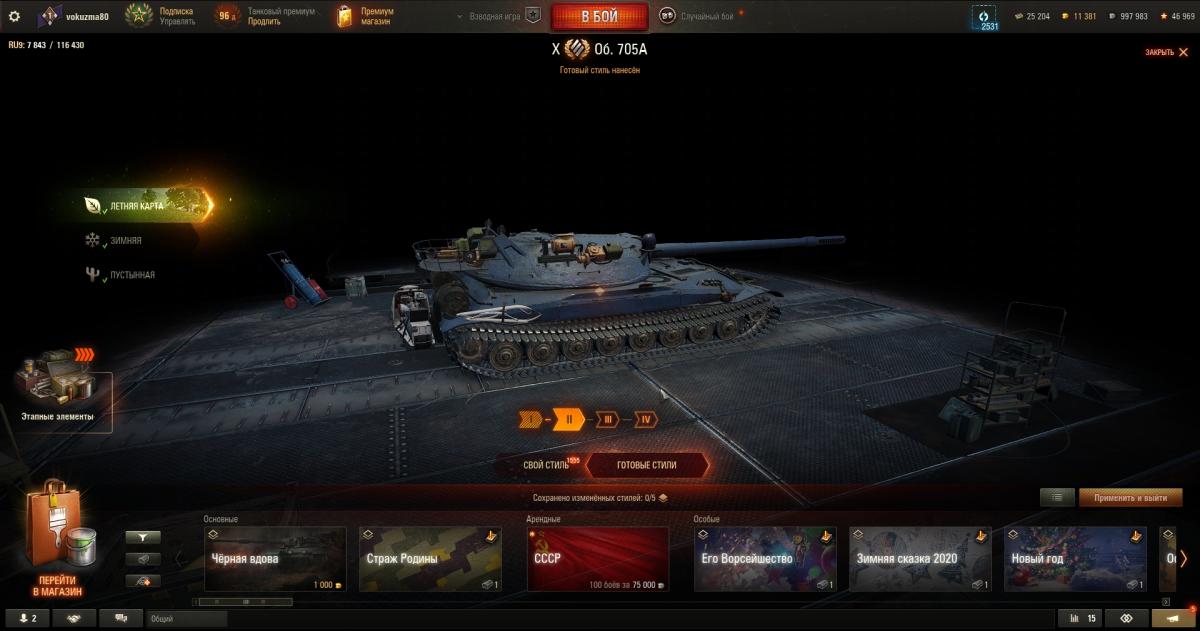Apply the Его Ворсейшество style
The width and height of the screenshot is (1200, 631).
pyautogui.click(x=764, y=559)
